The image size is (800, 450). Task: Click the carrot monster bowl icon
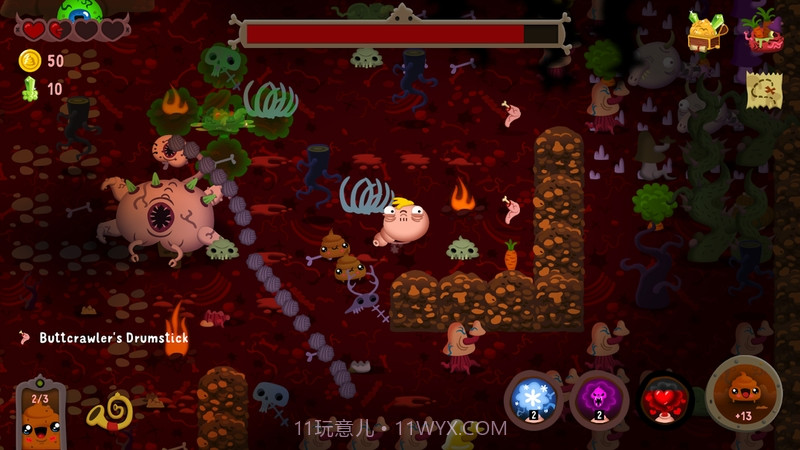(x=763, y=31)
